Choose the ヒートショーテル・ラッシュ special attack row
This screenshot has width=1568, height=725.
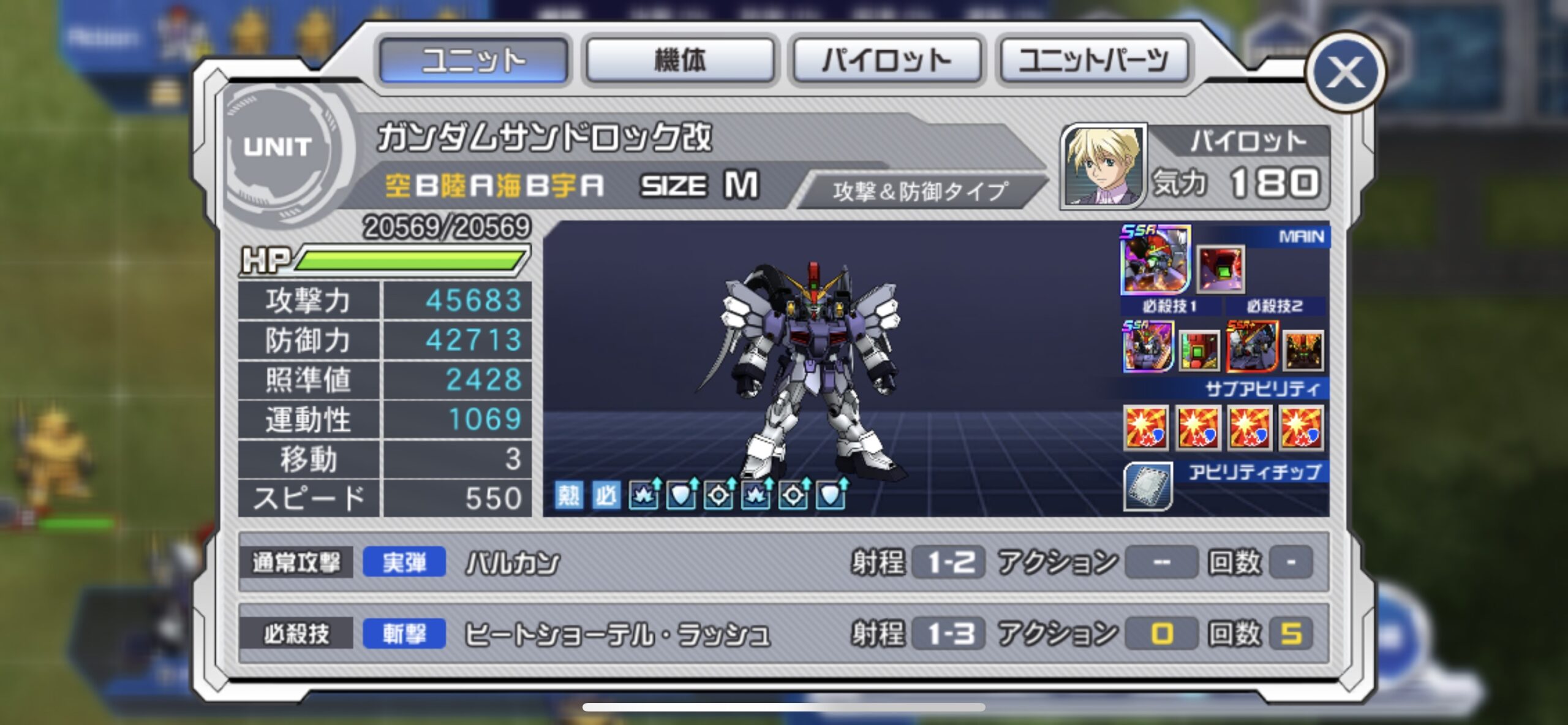coord(783,633)
